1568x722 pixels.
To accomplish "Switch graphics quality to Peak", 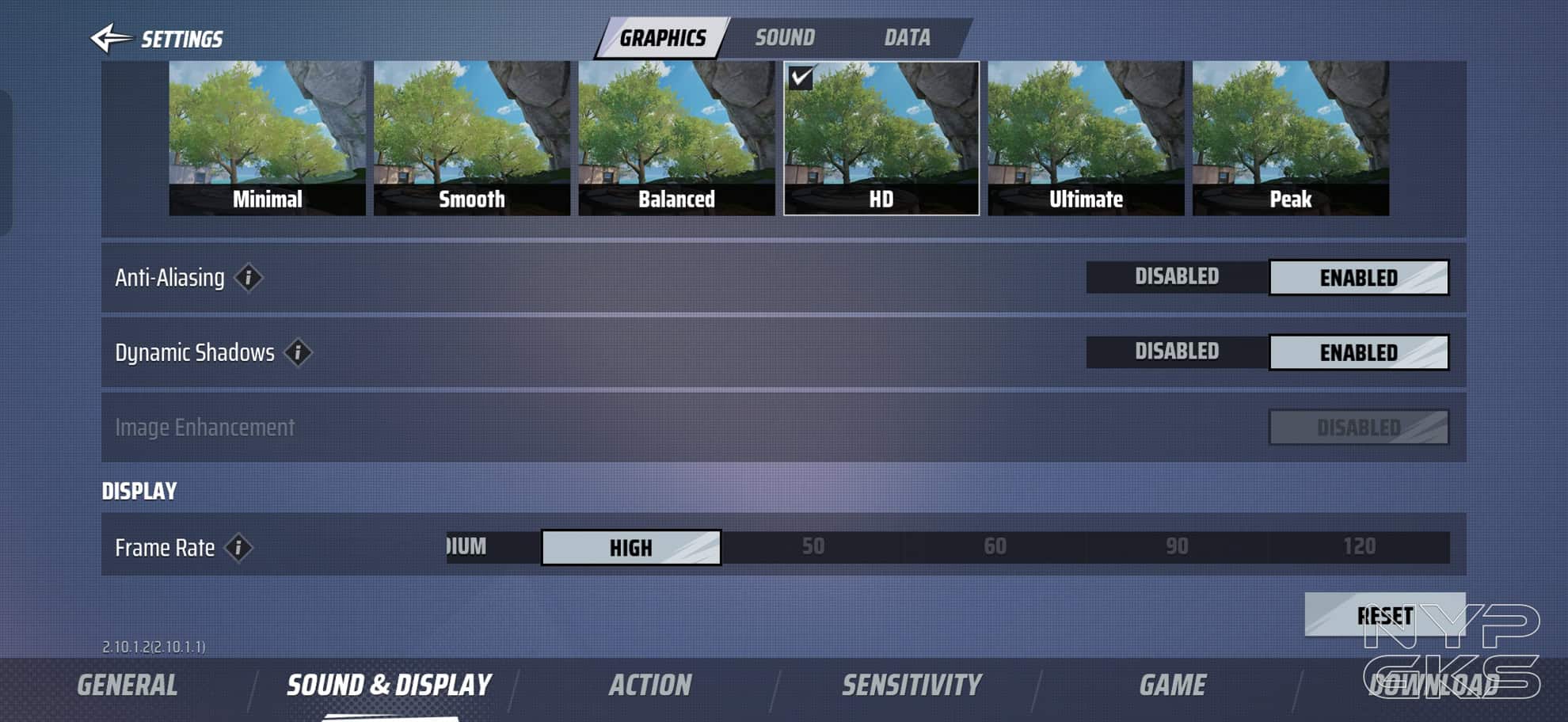I will [1291, 139].
